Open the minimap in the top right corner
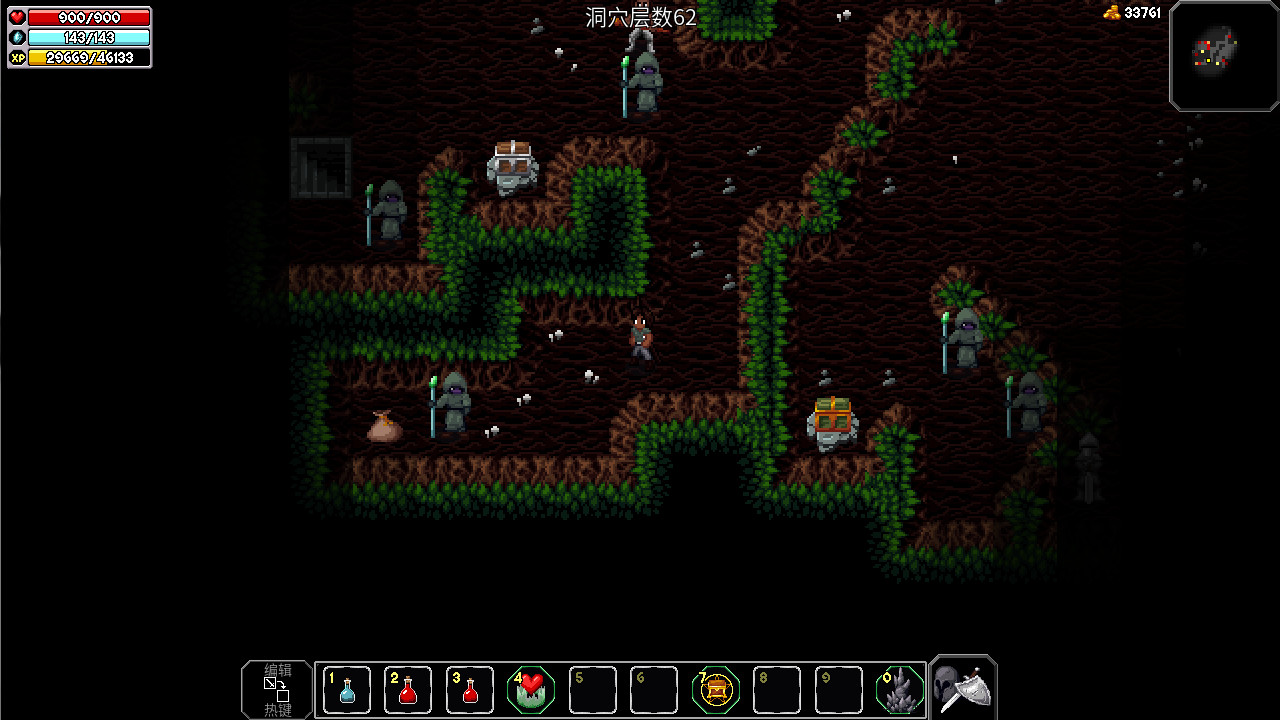This screenshot has width=1280, height=720. [x=1223, y=56]
